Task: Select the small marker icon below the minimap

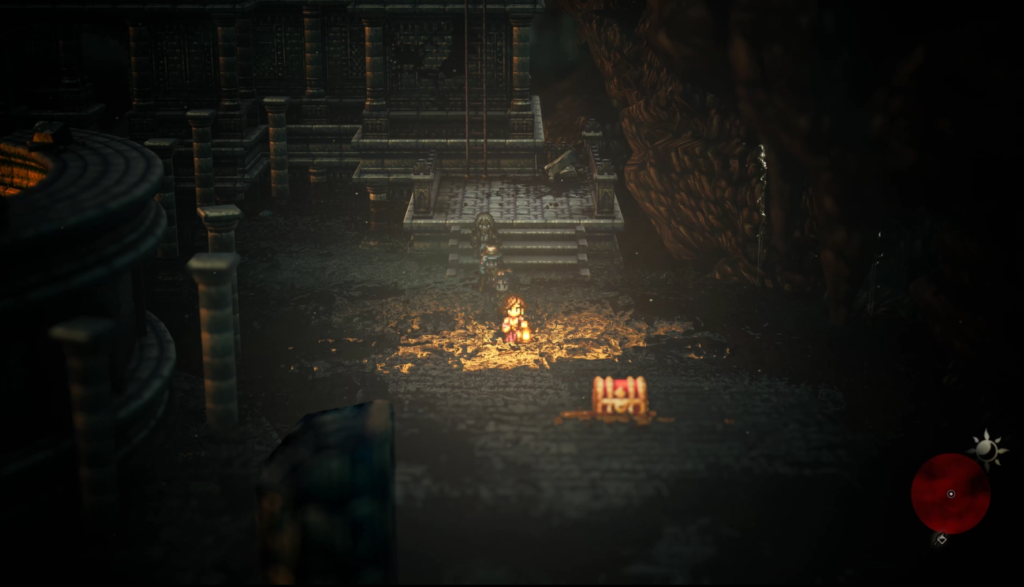Action: click(940, 539)
